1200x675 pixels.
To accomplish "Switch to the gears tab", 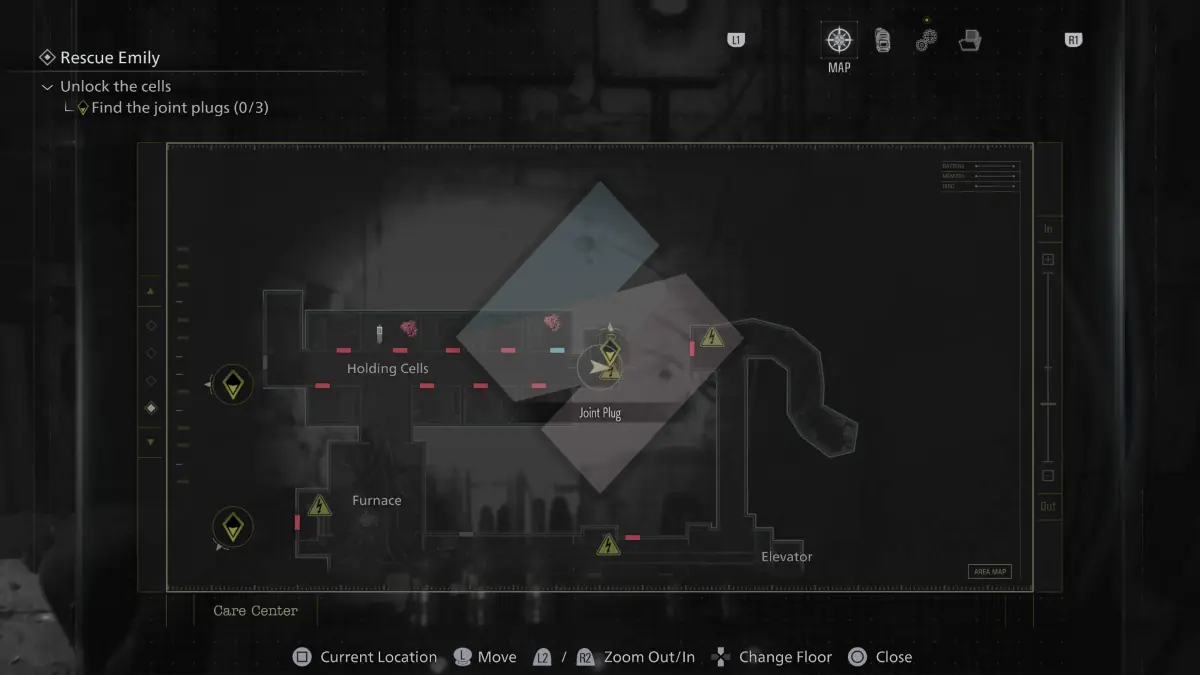I will 926,40.
